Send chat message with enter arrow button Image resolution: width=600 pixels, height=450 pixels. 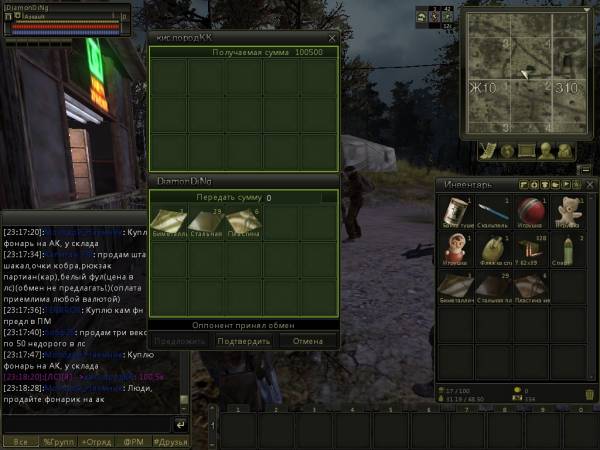click(x=181, y=424)
